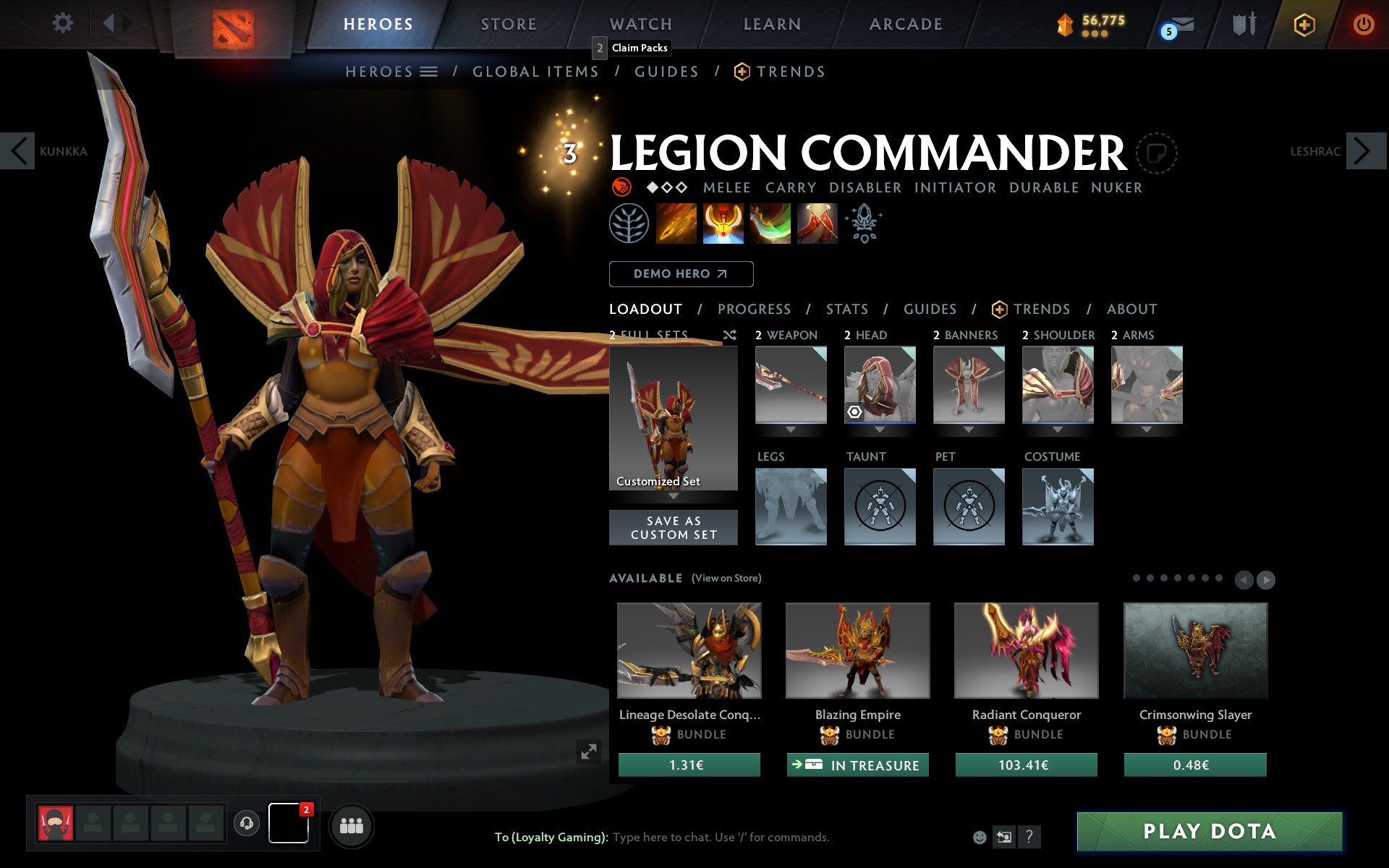Screen dimensions: 1389x868
Task: Click the SAVE AS CUSTOM SET button
Action: point(673,527)
